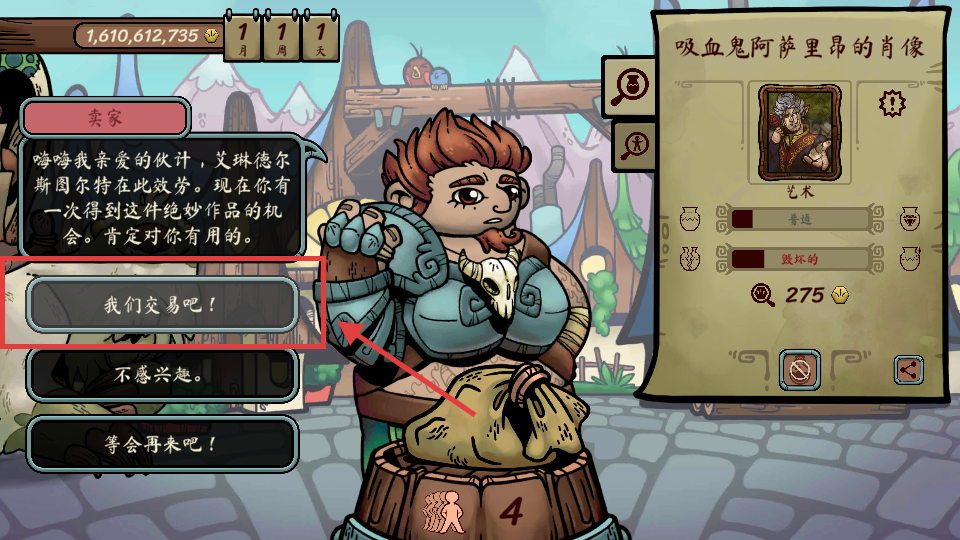Switch to the customer inspection tab

633,146
